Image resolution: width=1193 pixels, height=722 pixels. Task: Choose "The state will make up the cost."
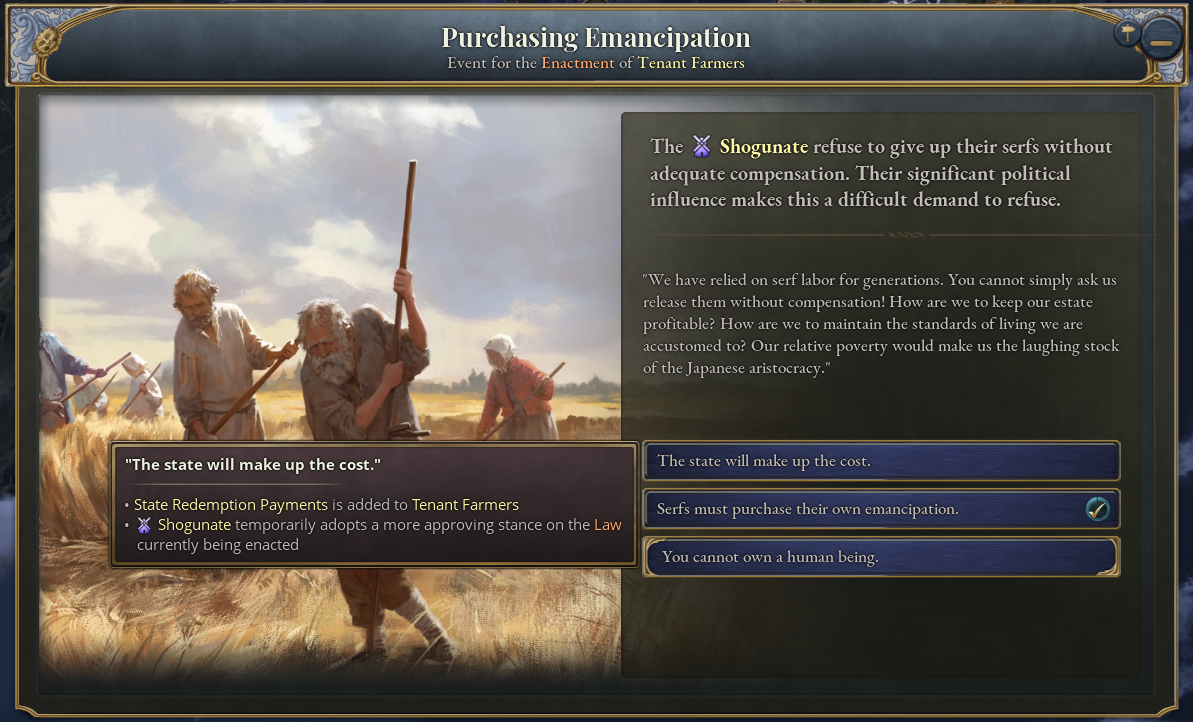click(880, 461)
